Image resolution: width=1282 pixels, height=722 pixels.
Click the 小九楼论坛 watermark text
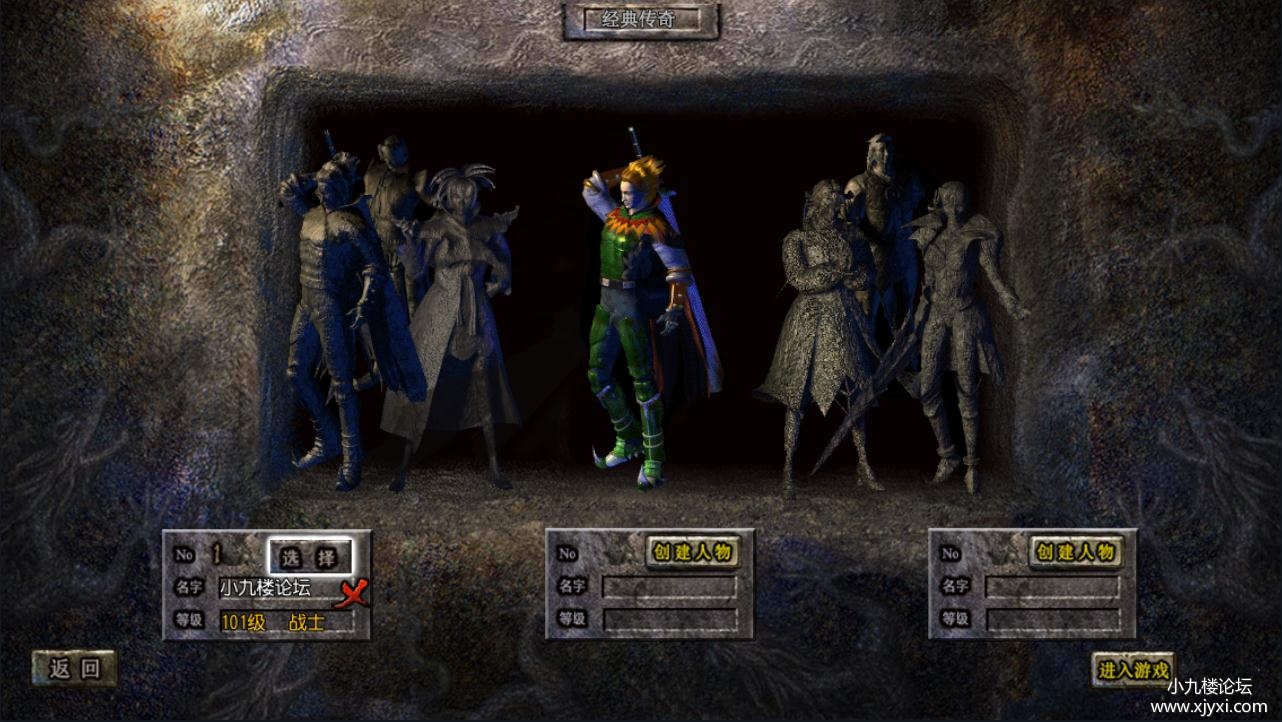[1209, 686]
